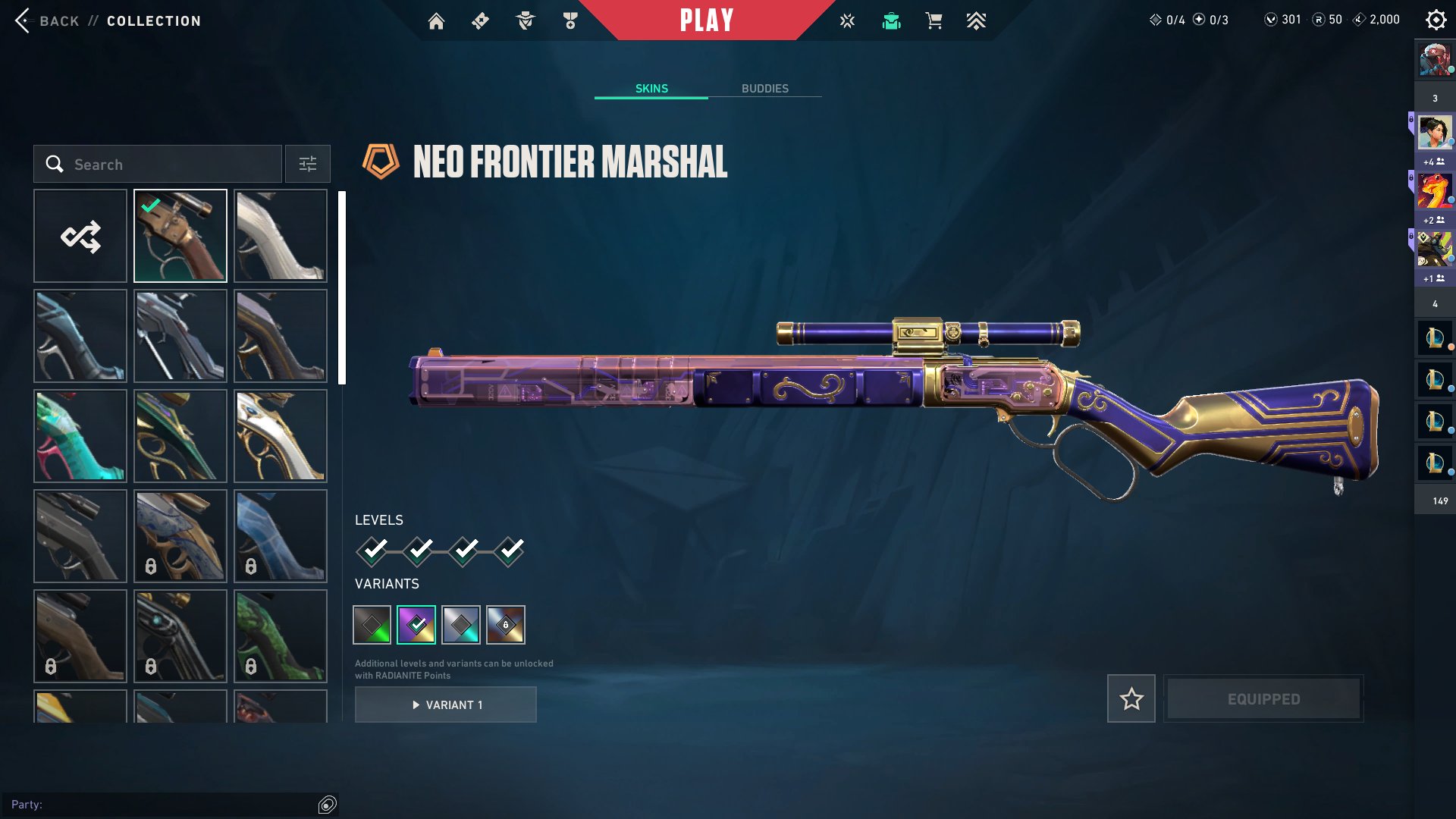Screen dimensions: 1456x819
Task: Start matchmaking with the PLAY button
Action: (x=706, y=20)
